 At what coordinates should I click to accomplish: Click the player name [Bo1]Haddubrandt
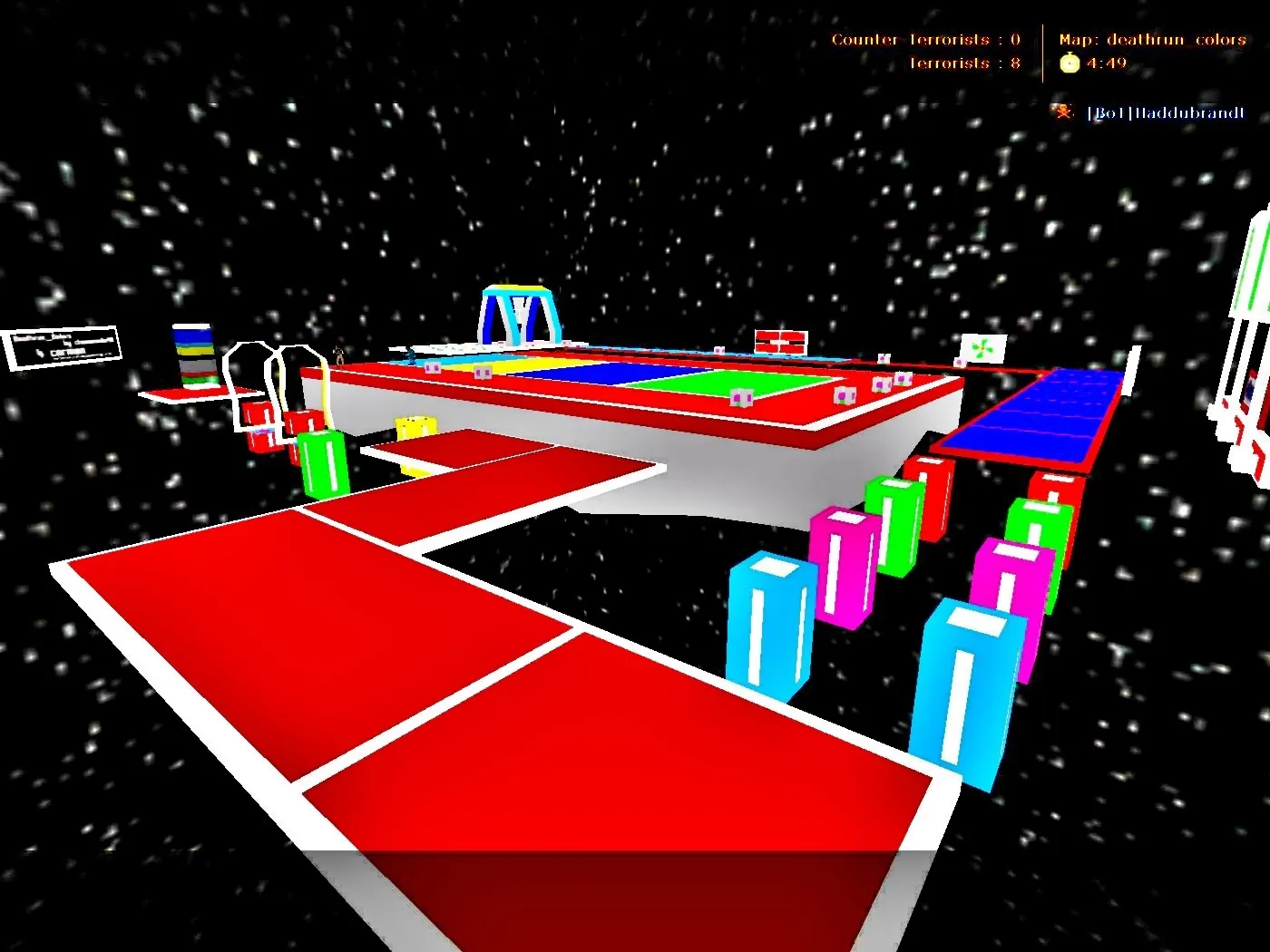[x=1166, y=112]
